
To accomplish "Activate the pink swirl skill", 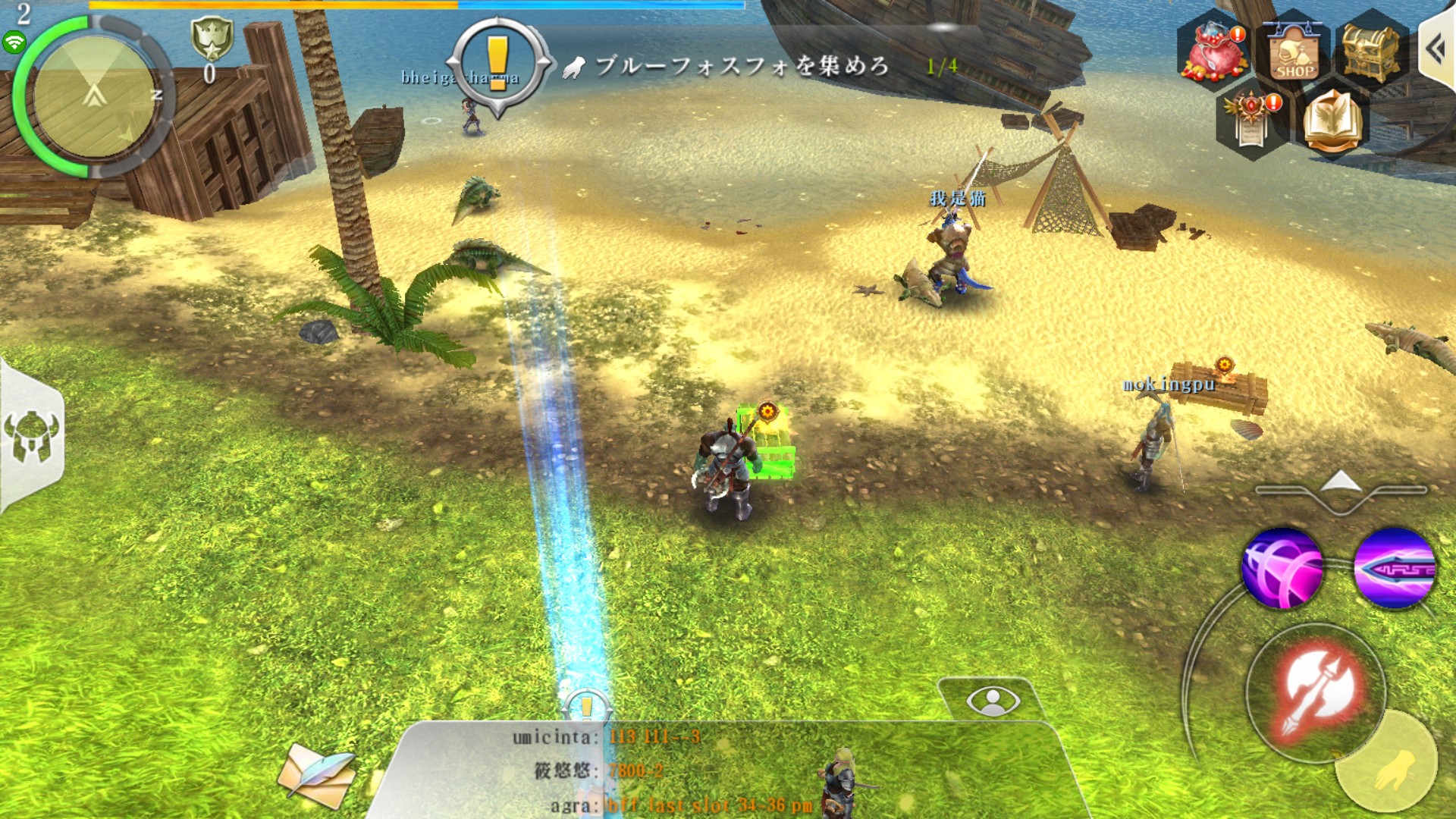I will 1282,568.
